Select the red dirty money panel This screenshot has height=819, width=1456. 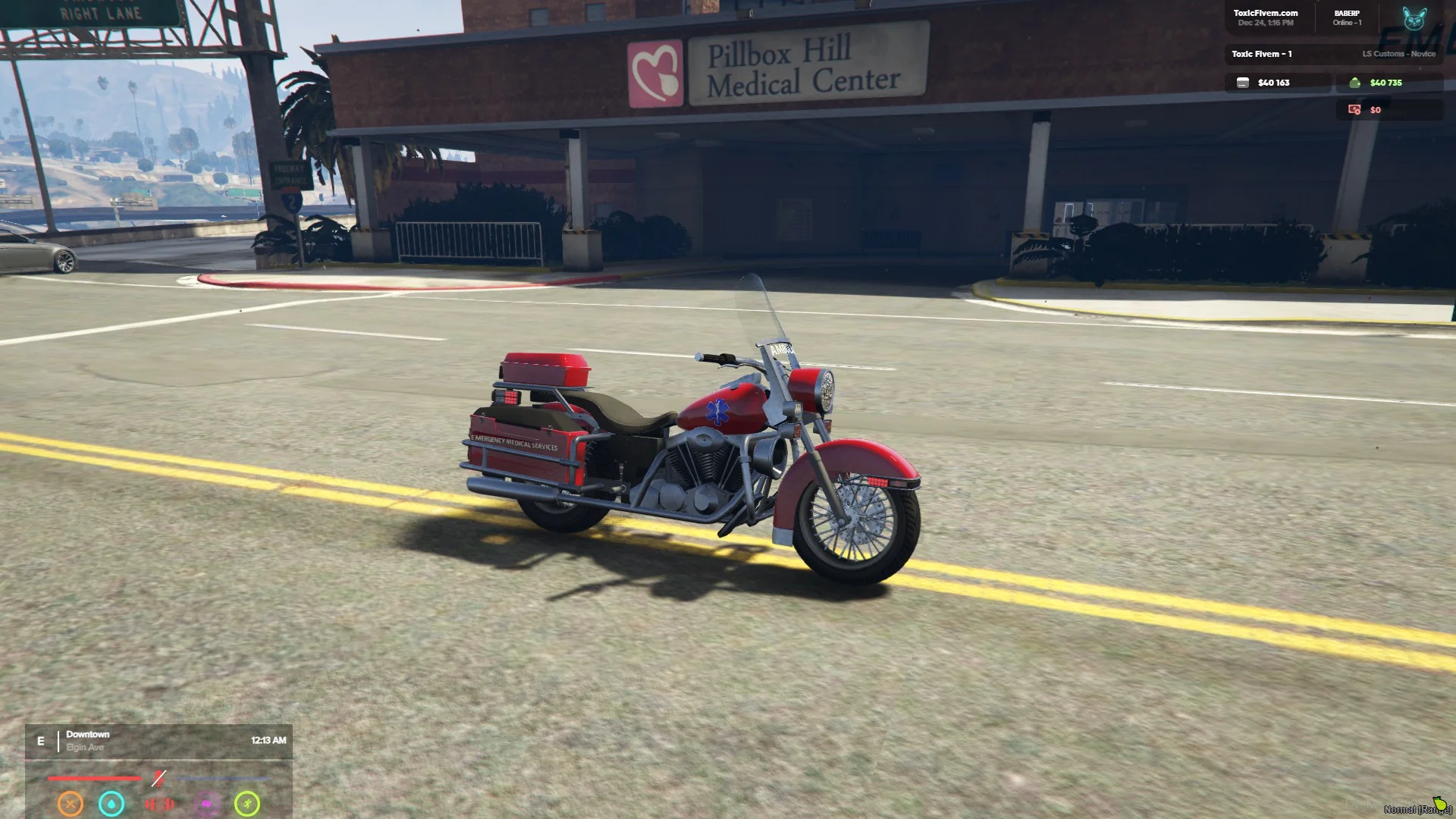point(1389,110)
